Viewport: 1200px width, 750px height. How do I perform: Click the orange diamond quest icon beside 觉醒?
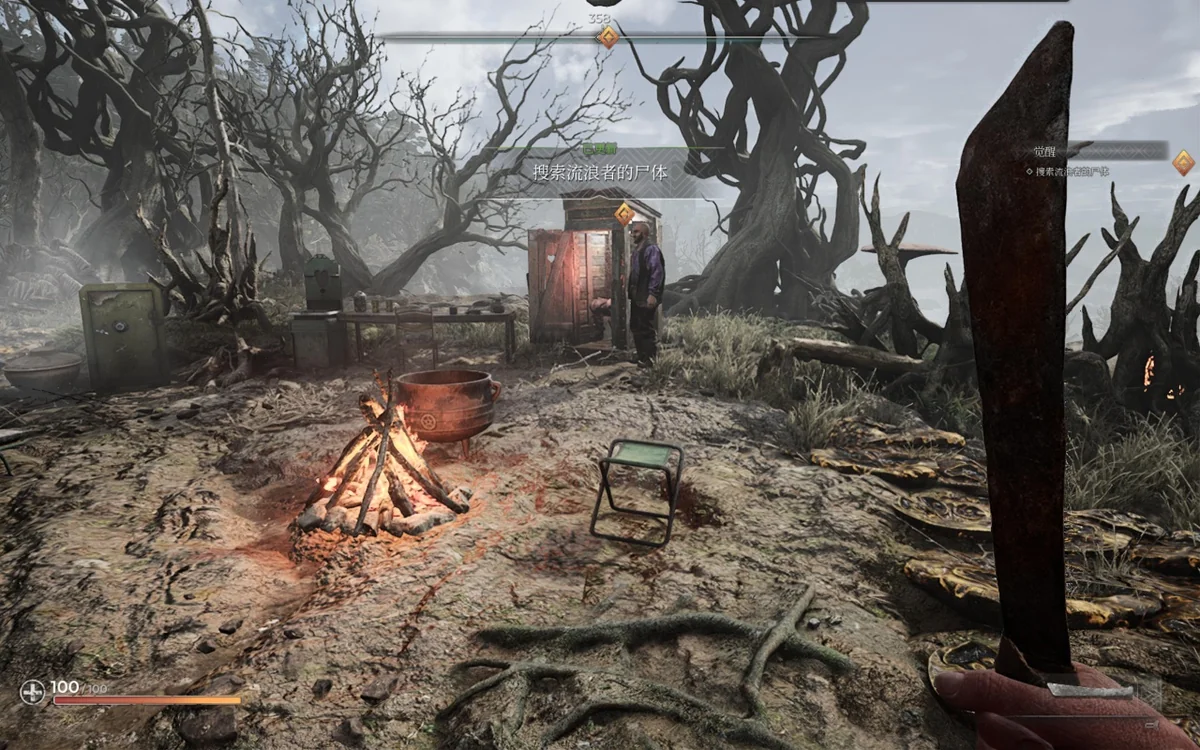click(1184, 162)
